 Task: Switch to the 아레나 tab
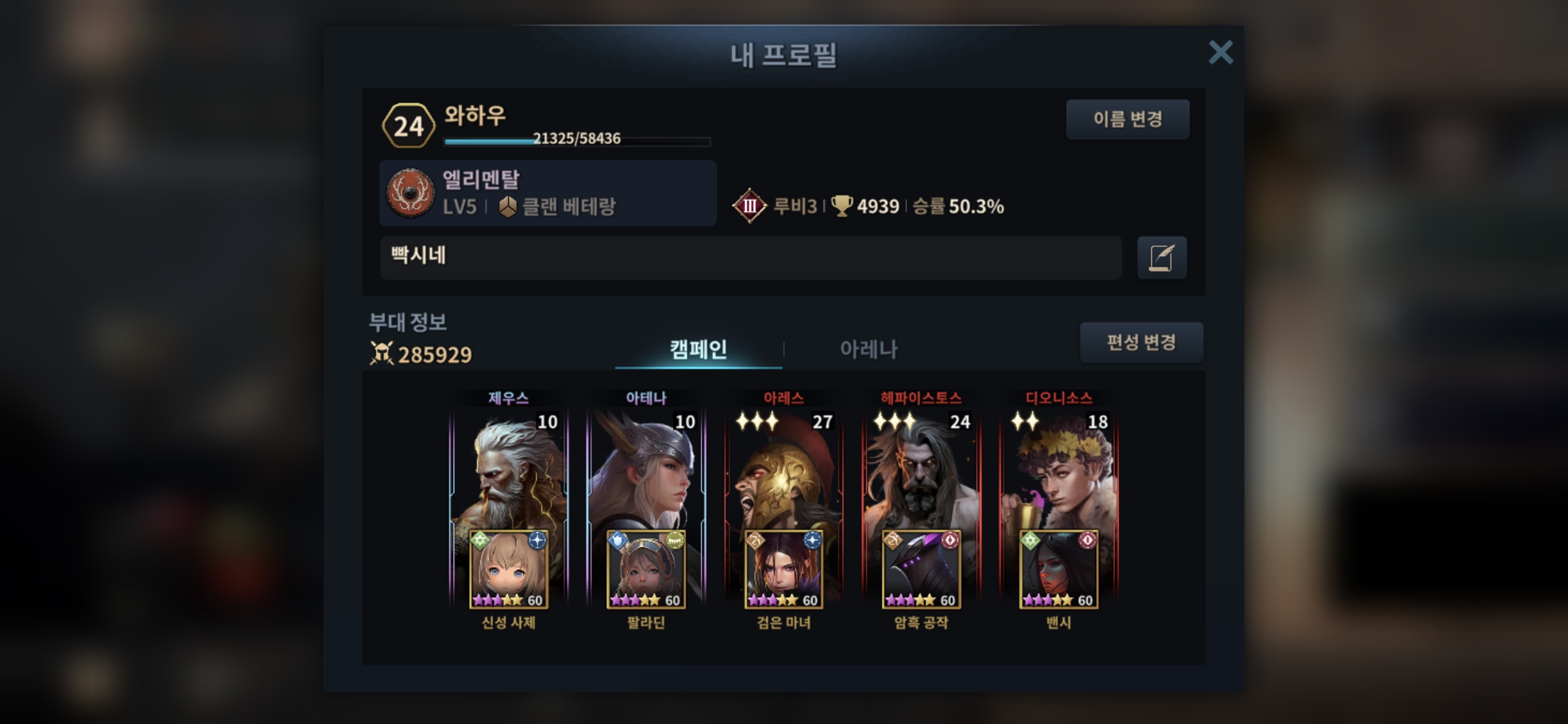coord(868,349)
